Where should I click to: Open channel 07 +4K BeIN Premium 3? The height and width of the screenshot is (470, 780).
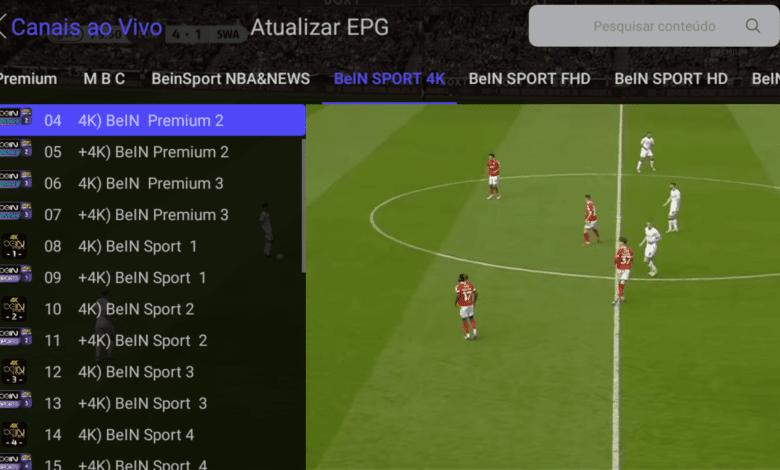[x=152, y=214]
